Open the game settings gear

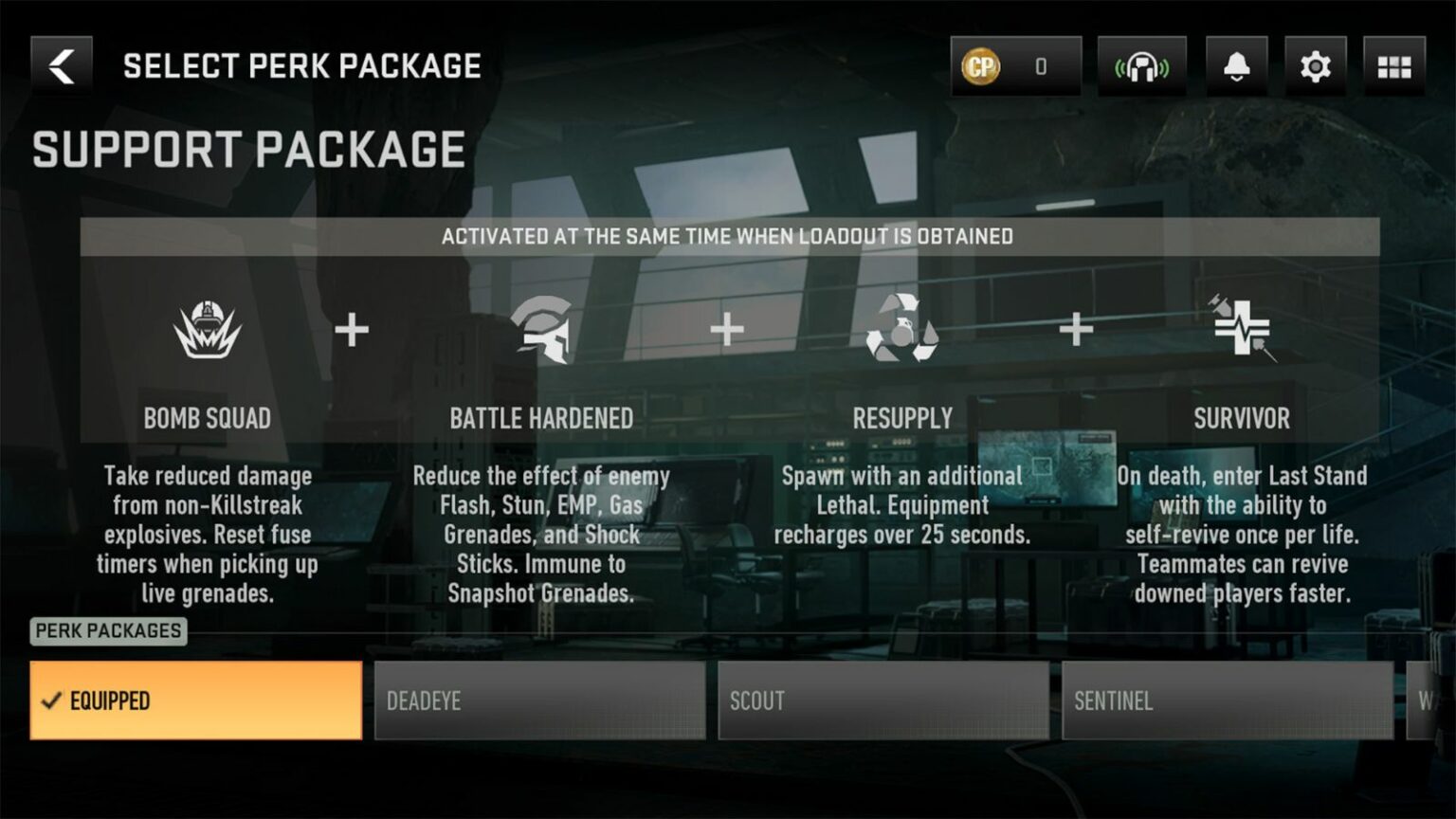[1314, 66]
